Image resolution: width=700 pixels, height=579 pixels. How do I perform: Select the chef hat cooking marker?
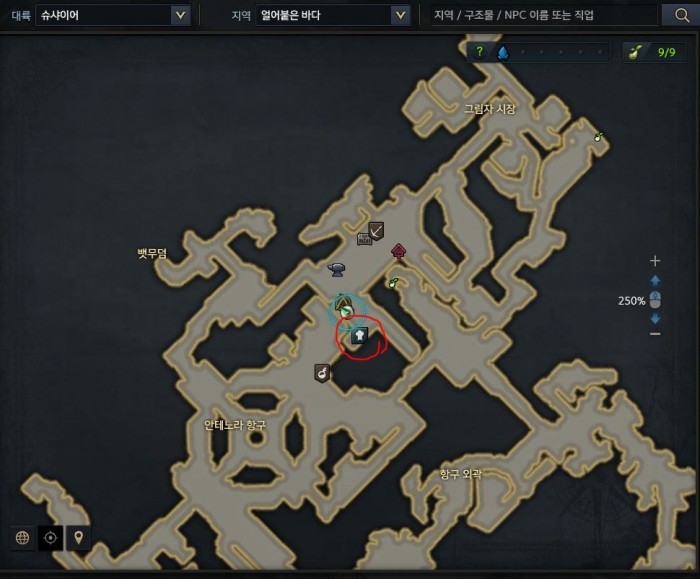click(x=360, y=336)
